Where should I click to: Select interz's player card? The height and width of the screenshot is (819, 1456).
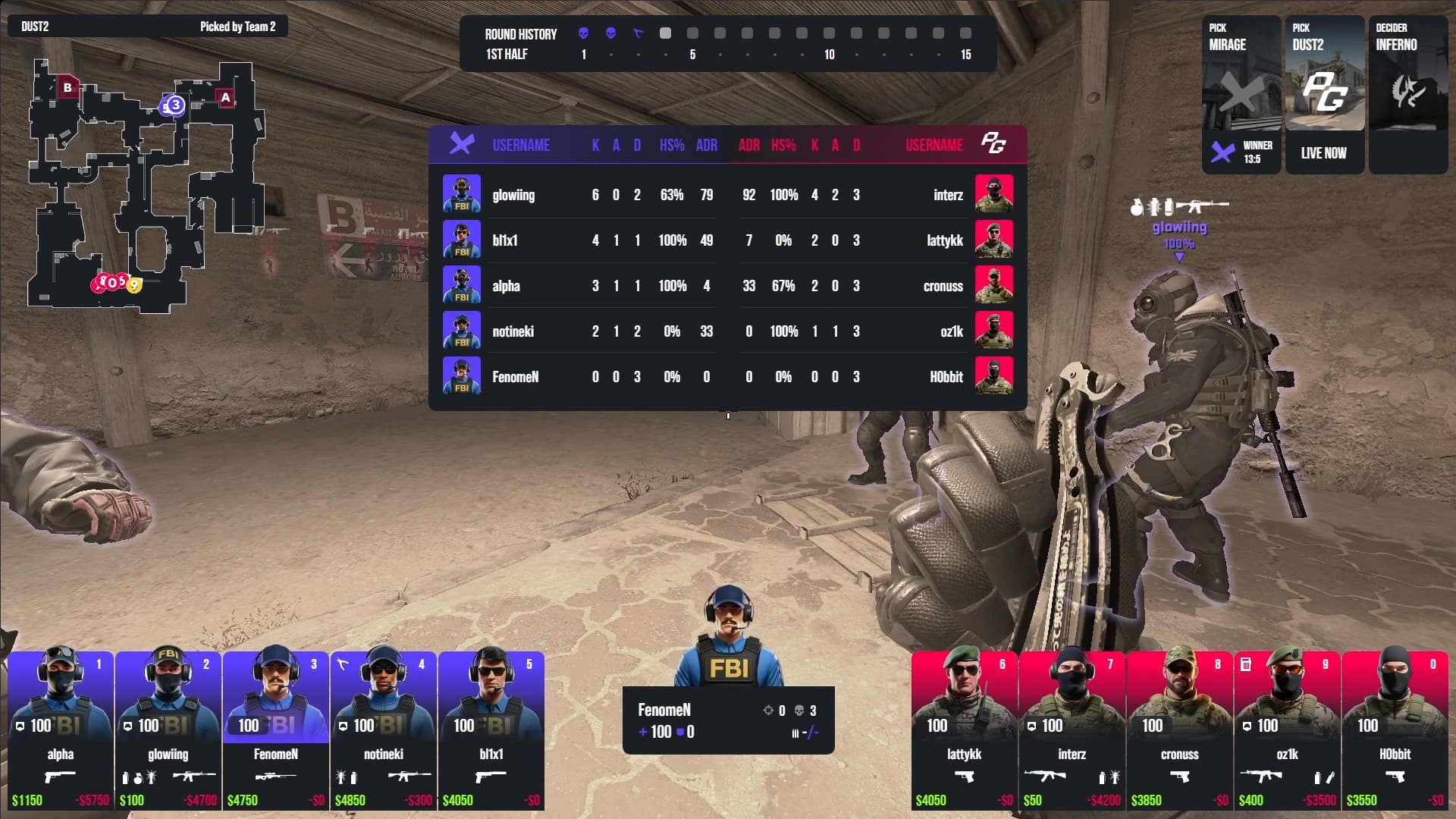pos(1072,730)
